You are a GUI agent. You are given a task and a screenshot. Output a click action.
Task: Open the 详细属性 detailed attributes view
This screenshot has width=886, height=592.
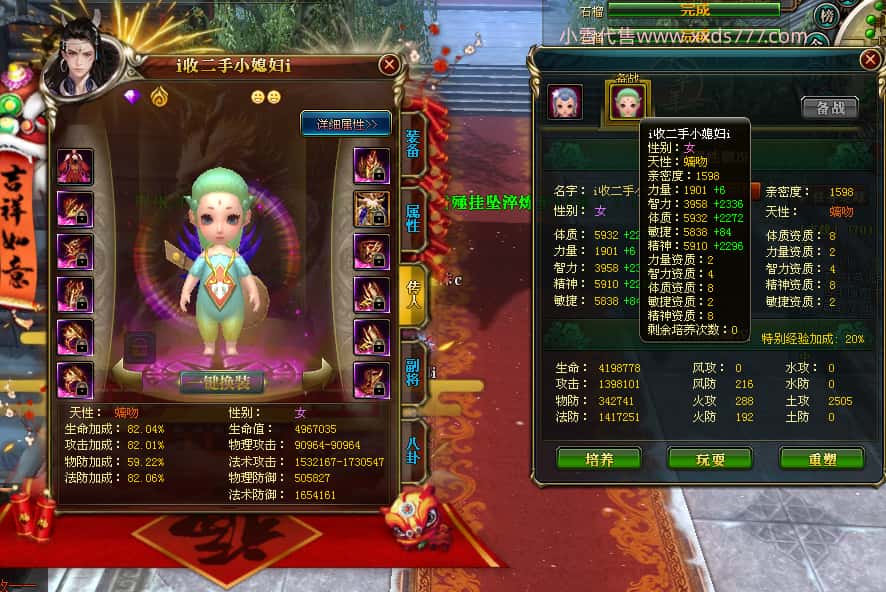click(x=345, y=124)
